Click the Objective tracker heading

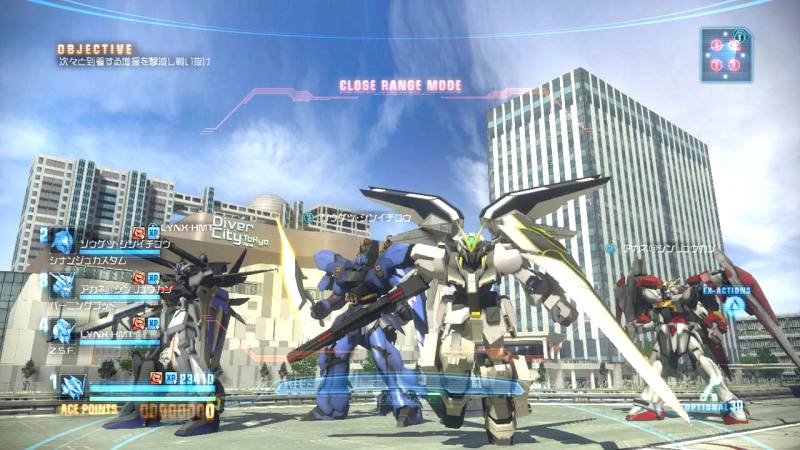[95, 48]
